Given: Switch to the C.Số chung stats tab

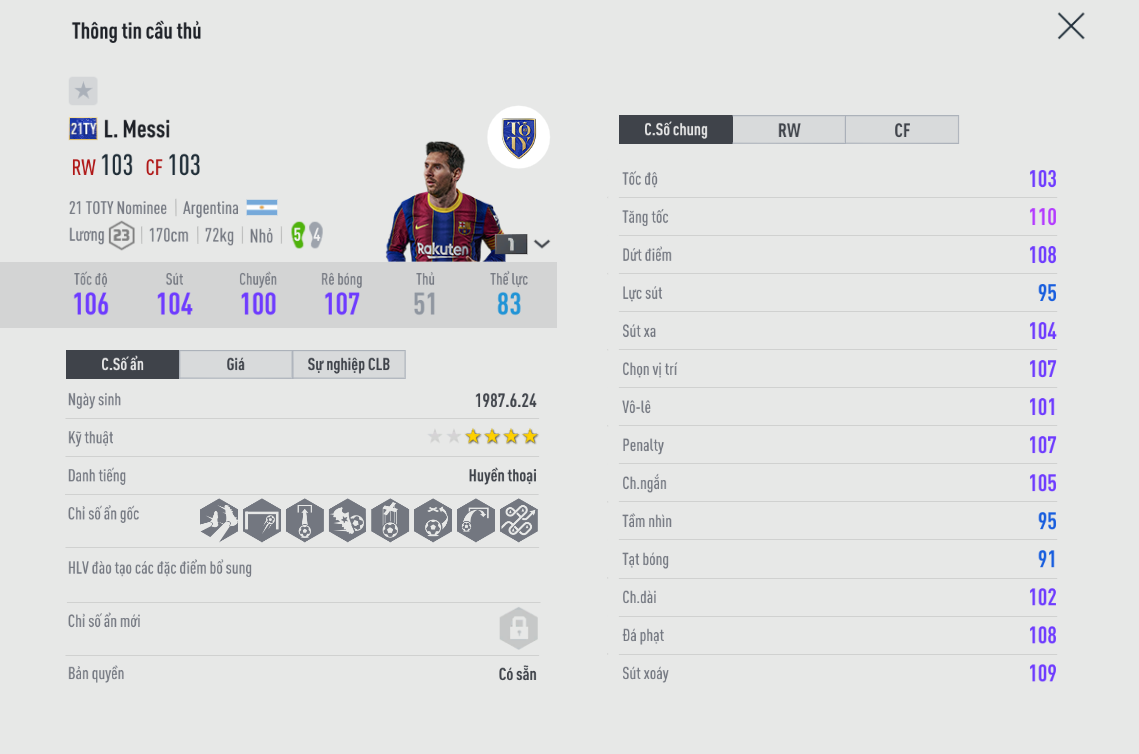Looking at the screenshot, I should tap(676, 130).
